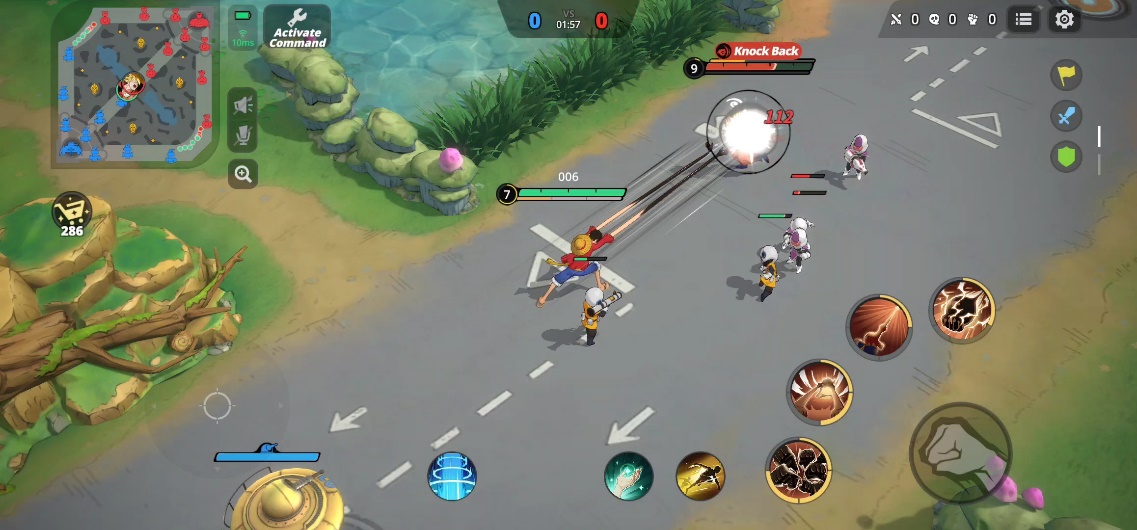The width and height of the screenshot is (1137, 530).
Task: Click the magnifying glass zoom button
Action: pos(243,174)
